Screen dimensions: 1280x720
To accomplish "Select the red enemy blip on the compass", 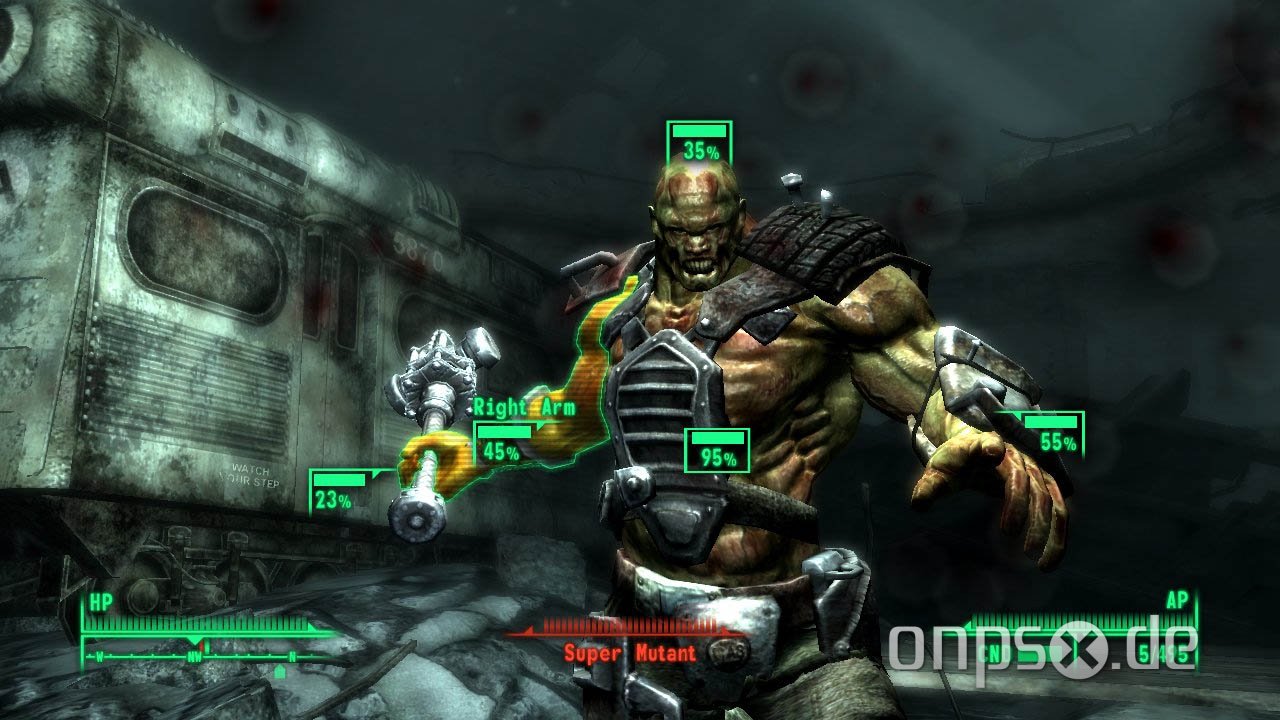I will (203, 647).
